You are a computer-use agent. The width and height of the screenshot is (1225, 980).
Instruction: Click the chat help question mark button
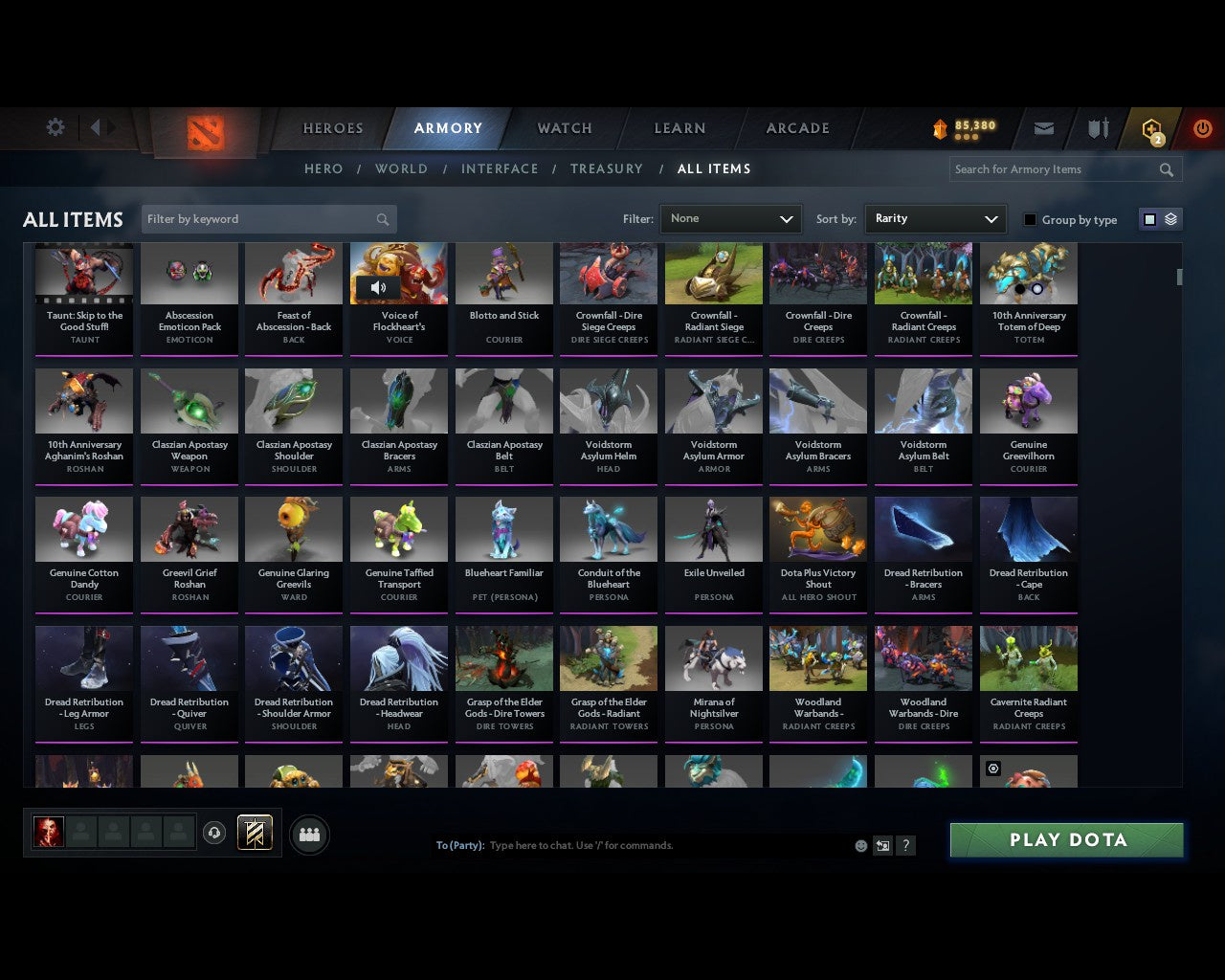(905, 845)
